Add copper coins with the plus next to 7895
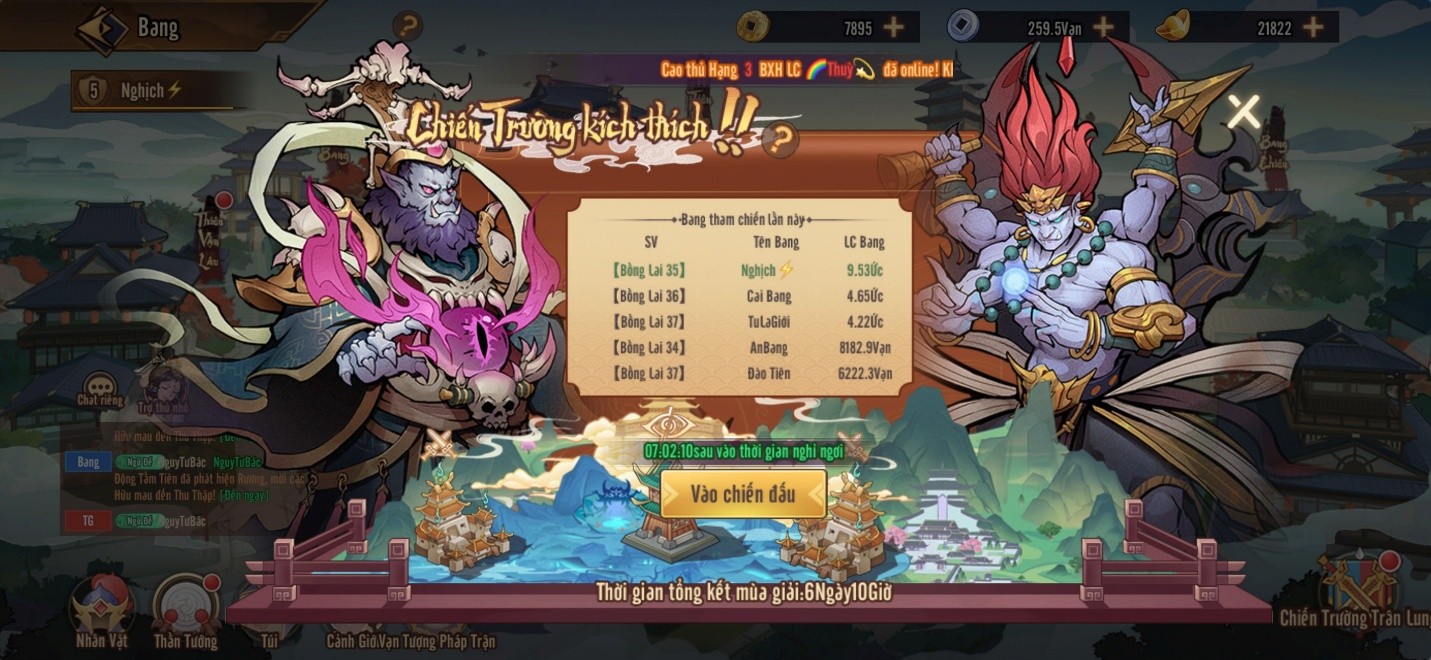This screenshot has height=660, width=1431. click(x=893, y=28)
